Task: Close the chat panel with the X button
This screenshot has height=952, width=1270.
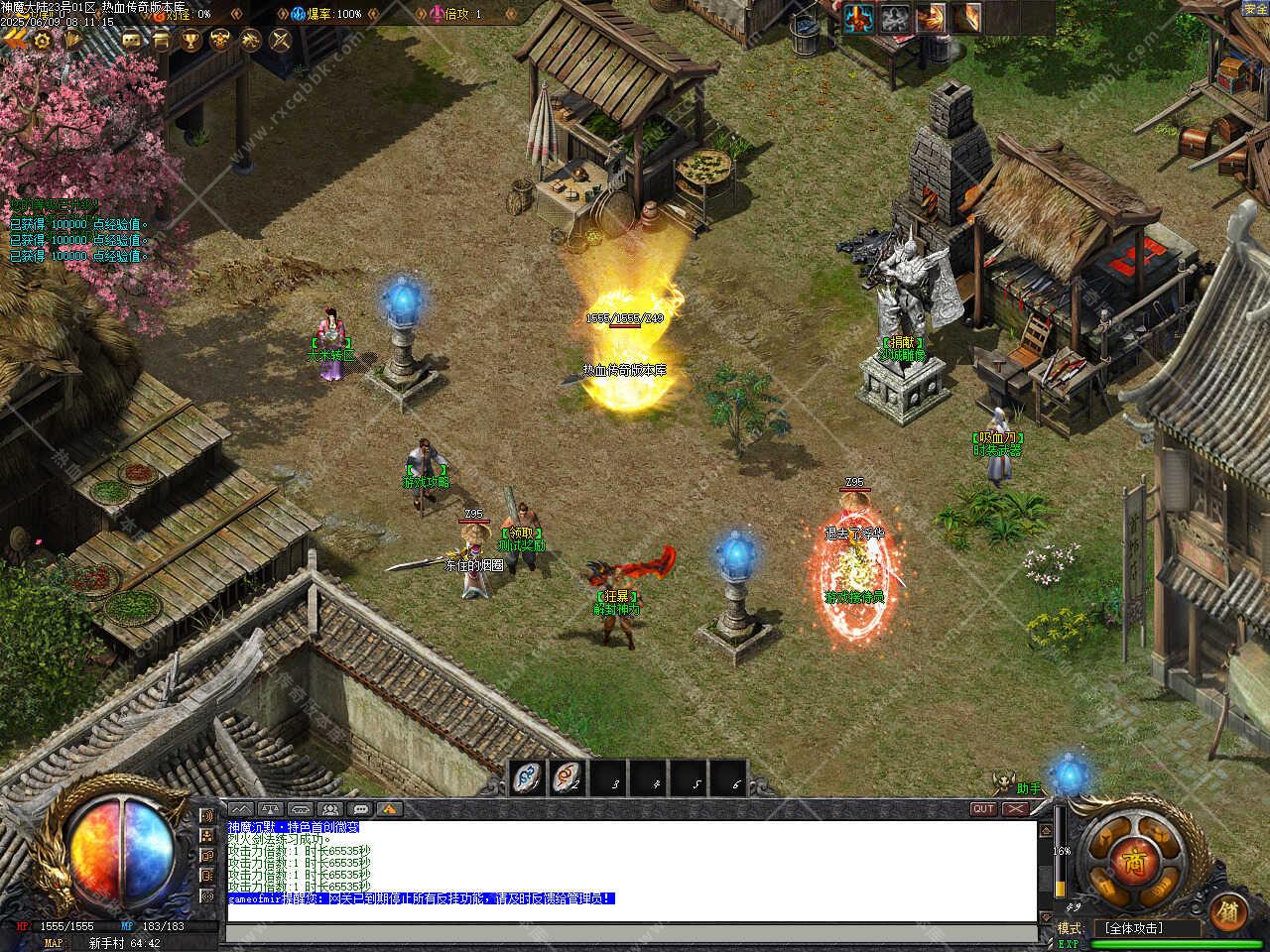Action: click(1014, 809)
